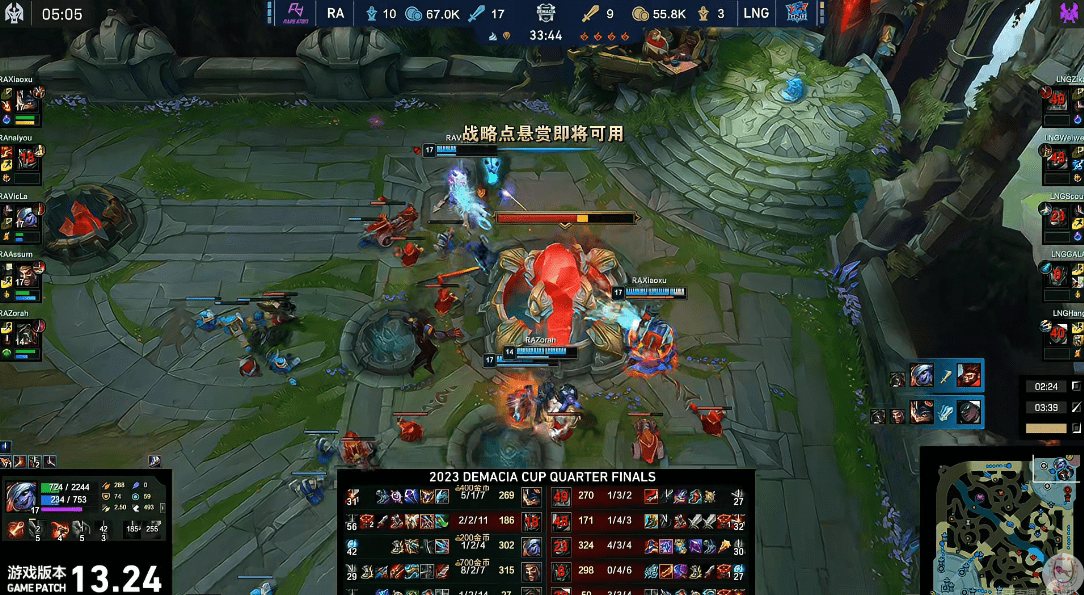Select RAXiaoxu's player portrait
Image resolution: width=1084 pixels, height=595 pixels.
27,102
